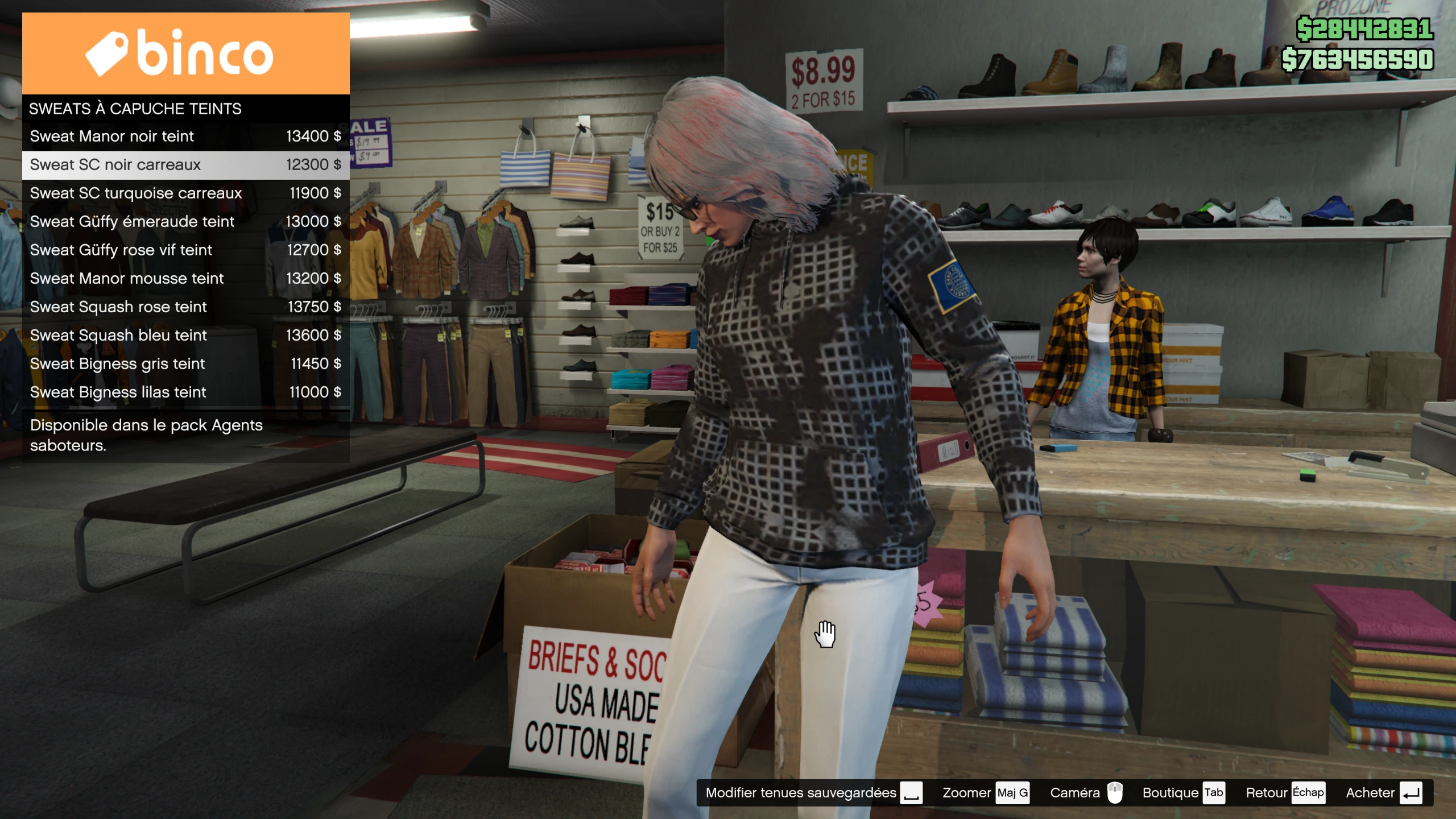Open Modifier tenues sauvegardées
This screenshot has height=819, width=1456.
(x=813, y=793)
